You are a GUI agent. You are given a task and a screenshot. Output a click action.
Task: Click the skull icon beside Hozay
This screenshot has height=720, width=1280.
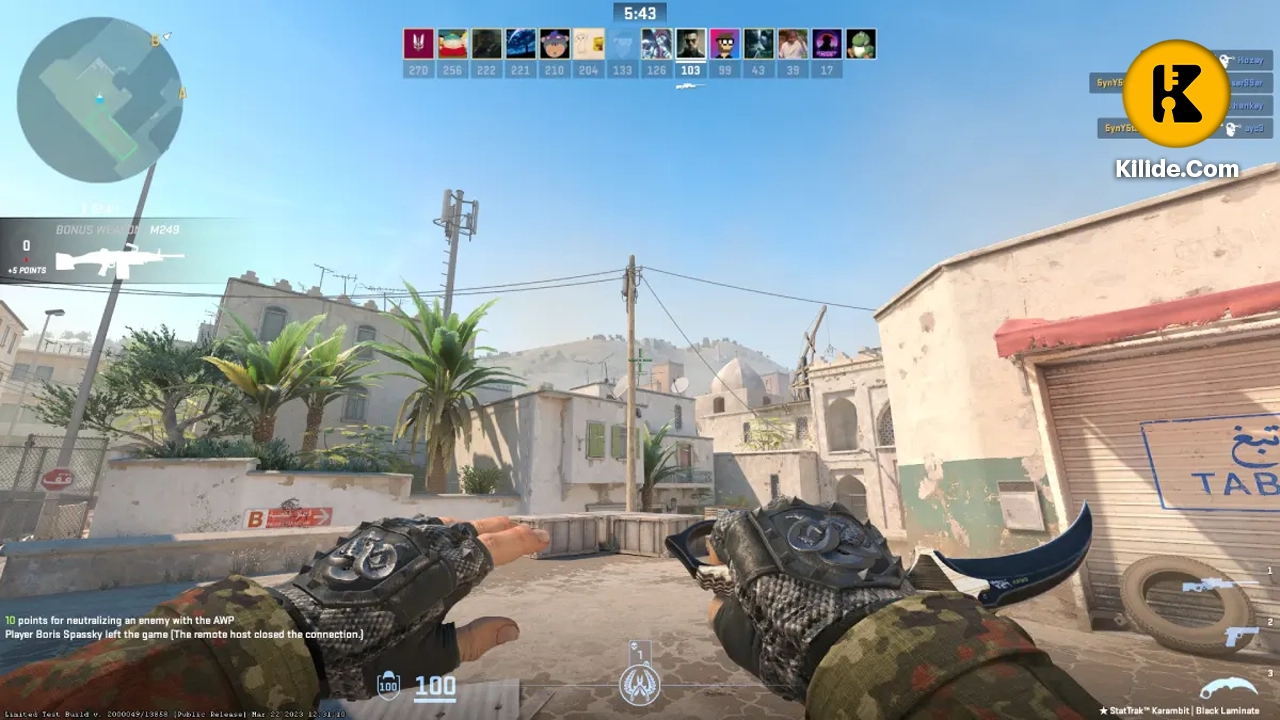point(1226,60)
